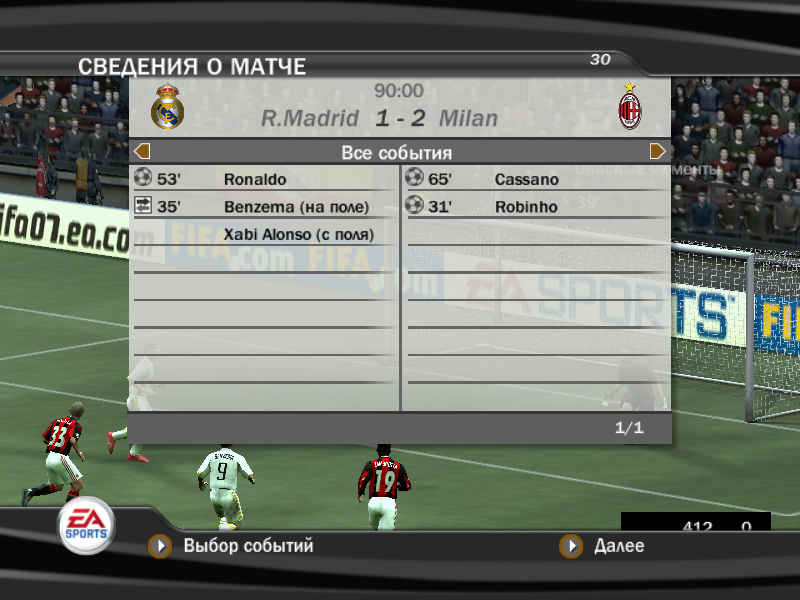This screenshot has width=800, height=600.
Task: Click the right arrow beside Все события
Action: tap(657, 152)
